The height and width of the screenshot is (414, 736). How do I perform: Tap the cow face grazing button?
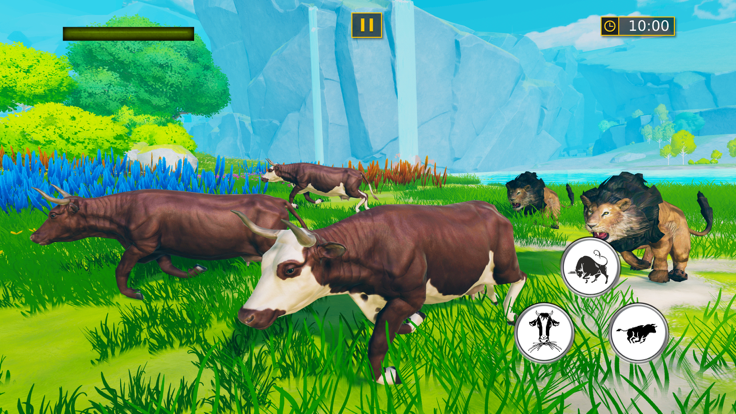point(544,333)
